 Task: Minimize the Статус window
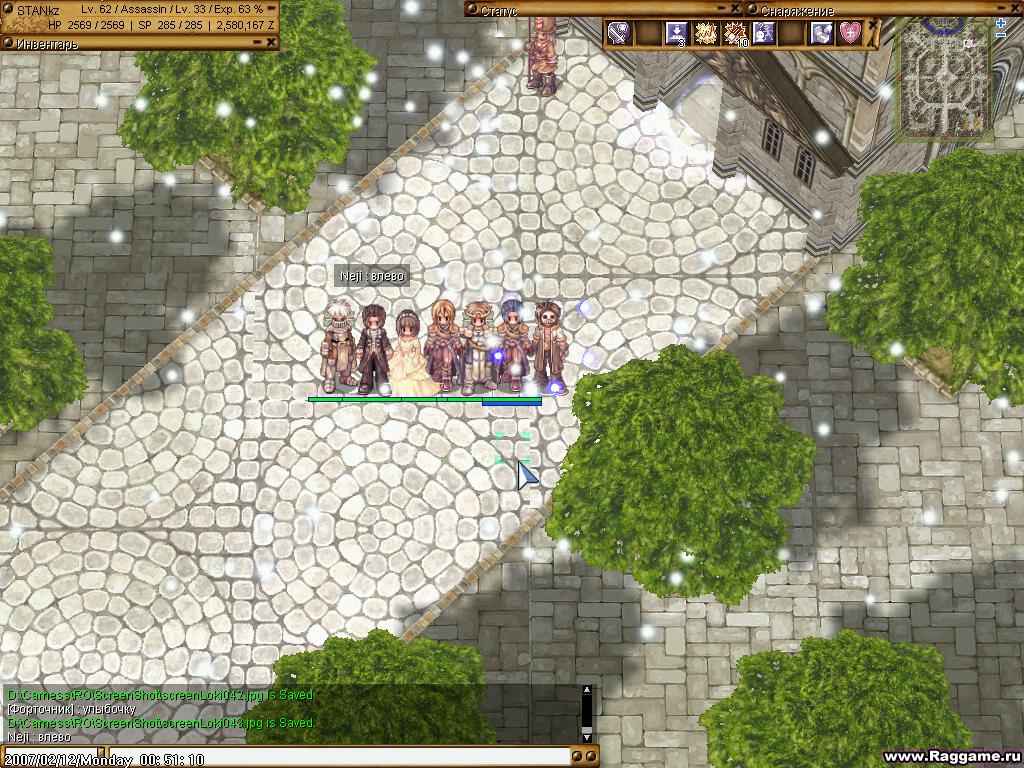(723, 10)
